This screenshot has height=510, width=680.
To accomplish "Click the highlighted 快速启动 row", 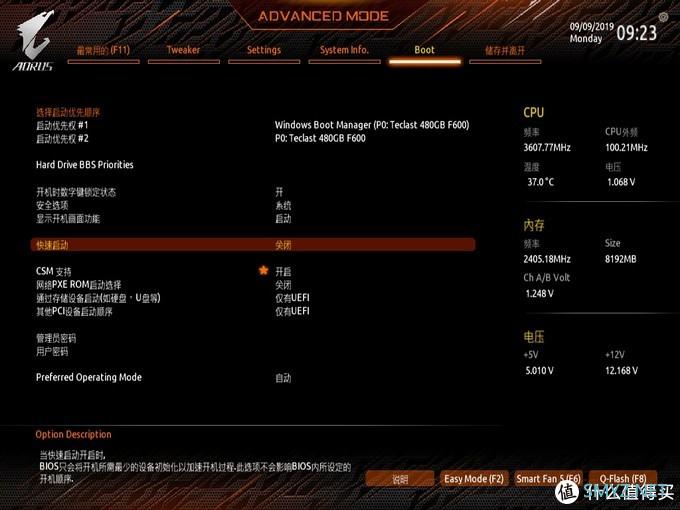I will (253, 244).
